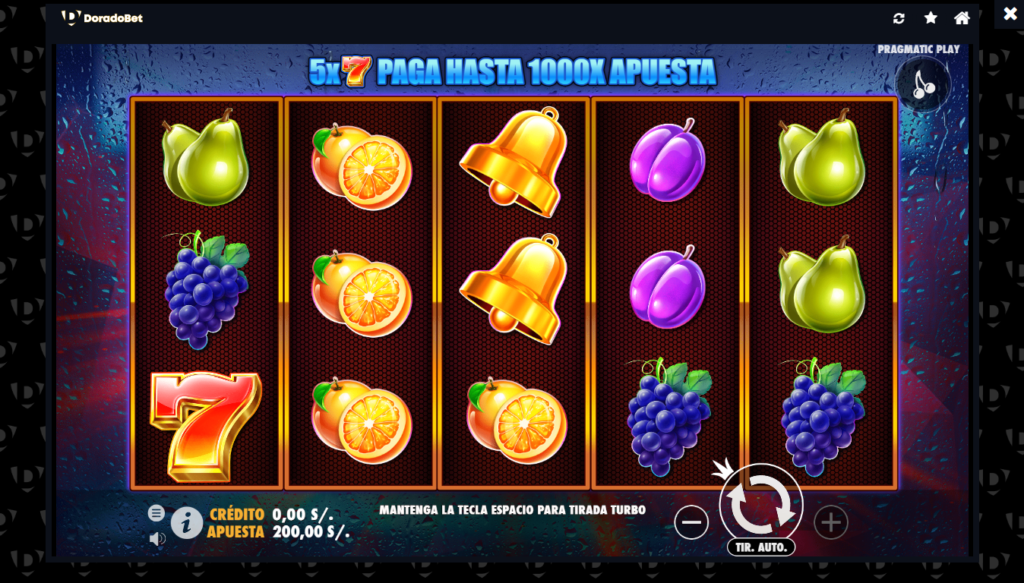
Task: Go to the lobby via the home icon
Action: click(962, 18)
